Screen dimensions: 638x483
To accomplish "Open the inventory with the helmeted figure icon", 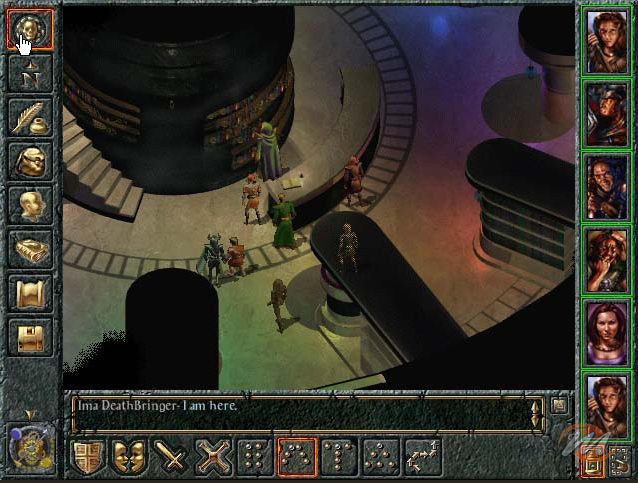I will click(29, 161).
